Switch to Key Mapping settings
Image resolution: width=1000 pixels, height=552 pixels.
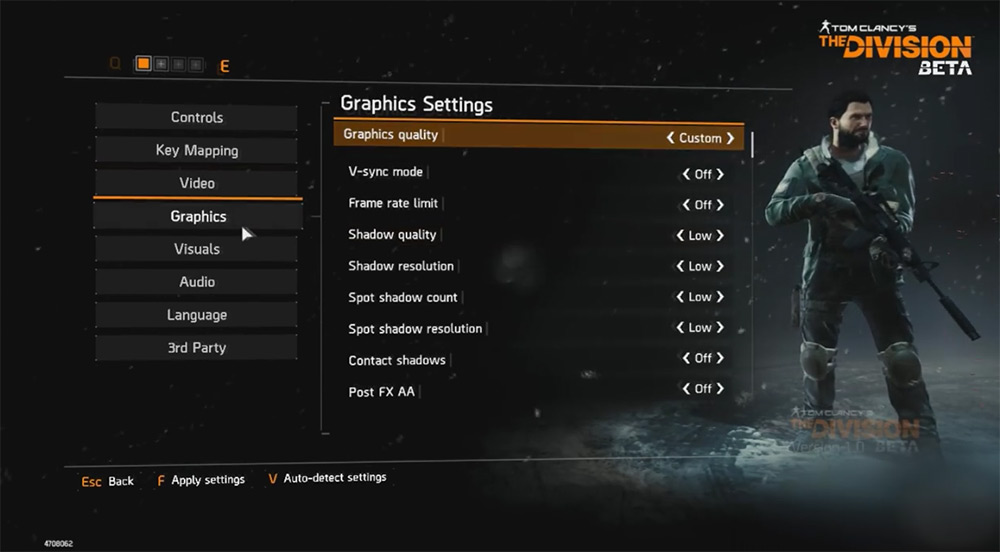point(197,150)
